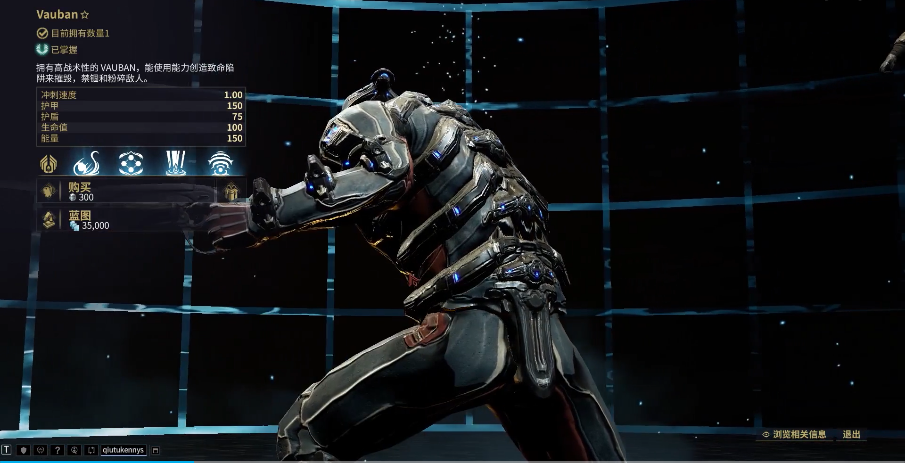View the vertical beams ability icon
Viewport: 905px width, 463px height.
(176, 162)
